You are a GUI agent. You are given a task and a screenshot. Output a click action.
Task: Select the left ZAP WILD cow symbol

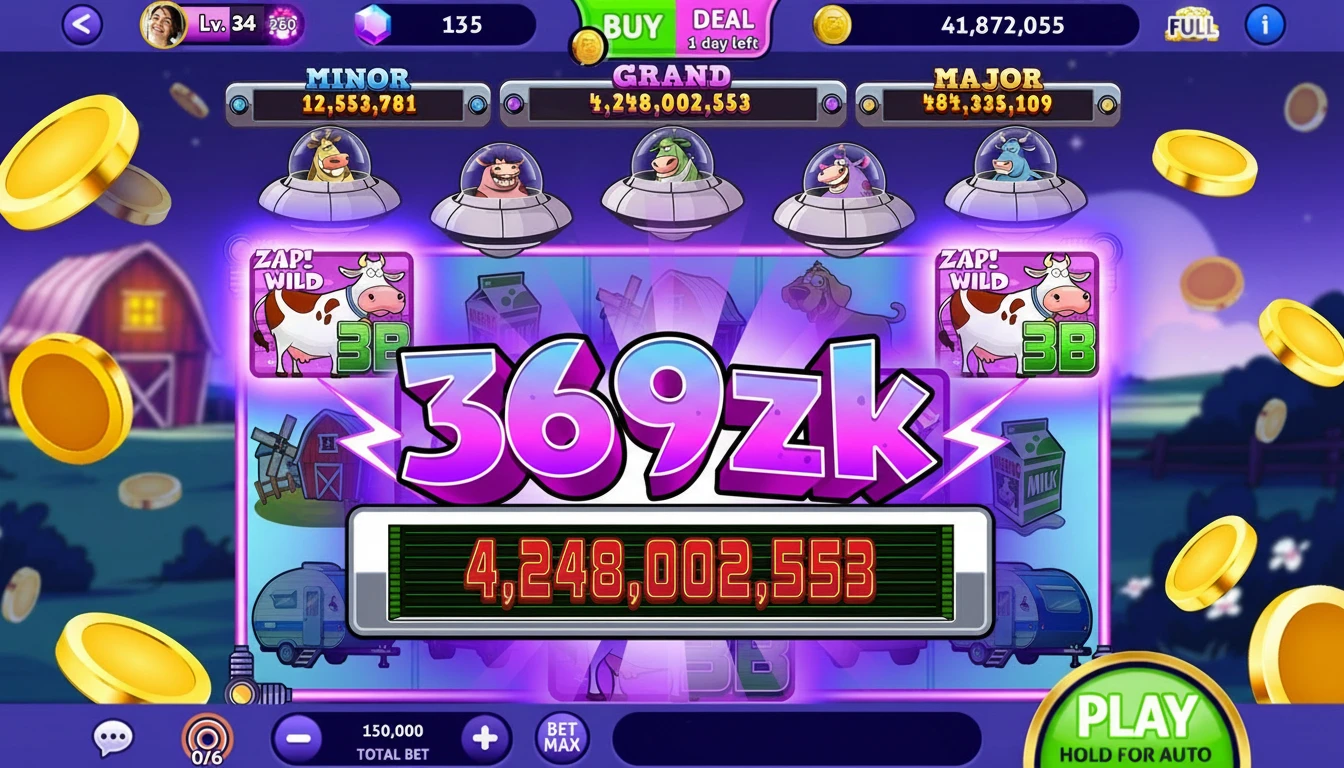click(x=330, y=315)
